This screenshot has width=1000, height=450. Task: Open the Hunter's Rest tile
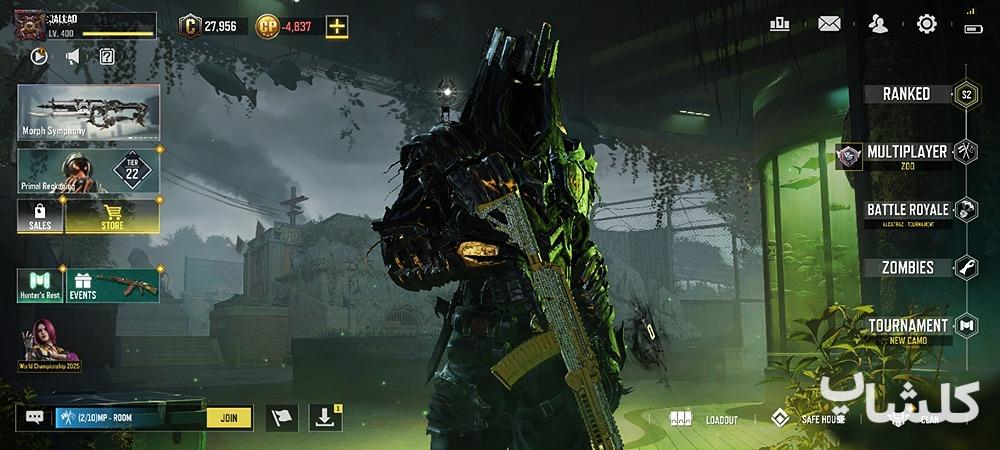(x=40, y=285)
